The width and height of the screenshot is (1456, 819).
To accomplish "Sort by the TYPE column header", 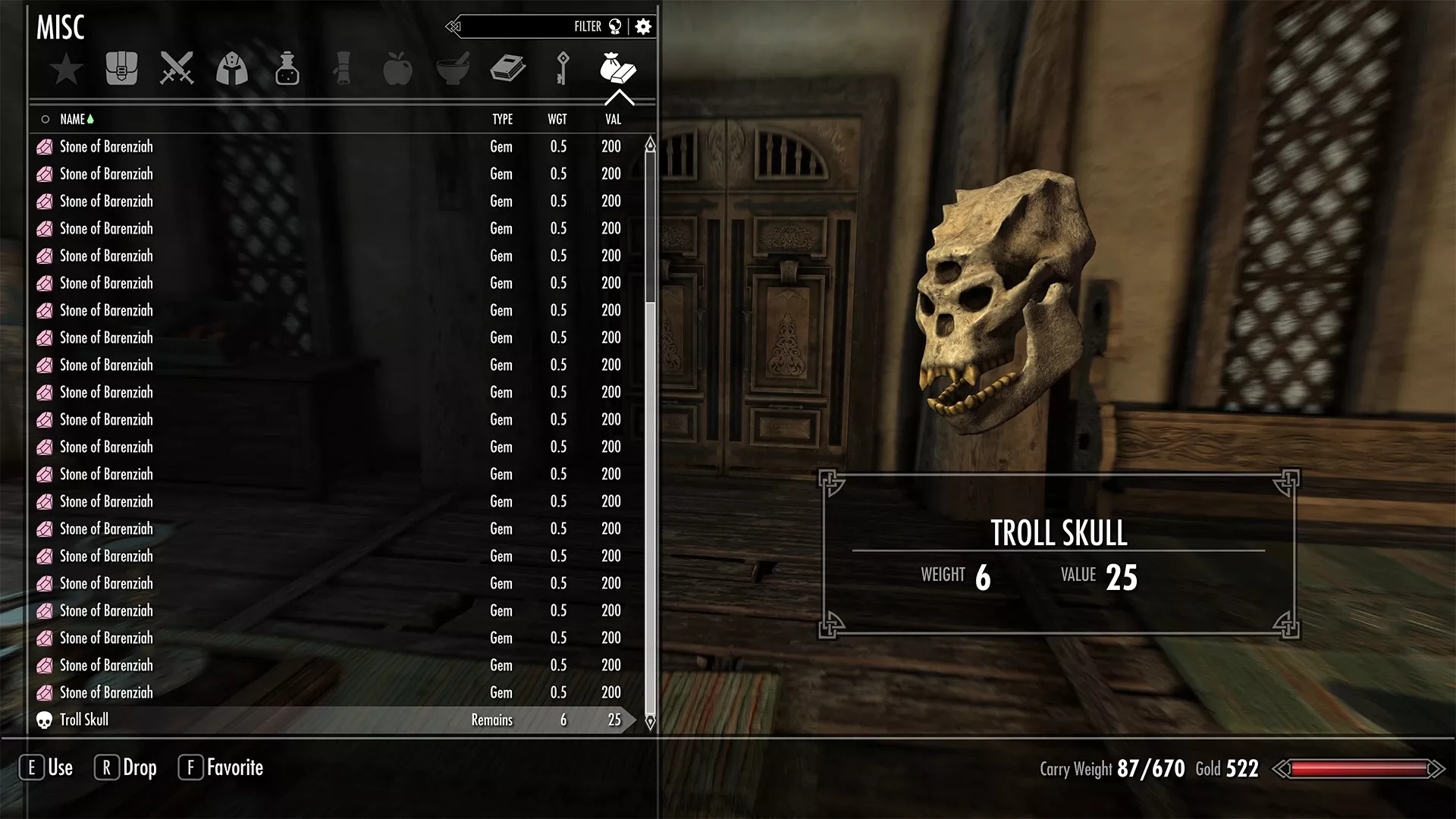I will click(x=502, y=119).
